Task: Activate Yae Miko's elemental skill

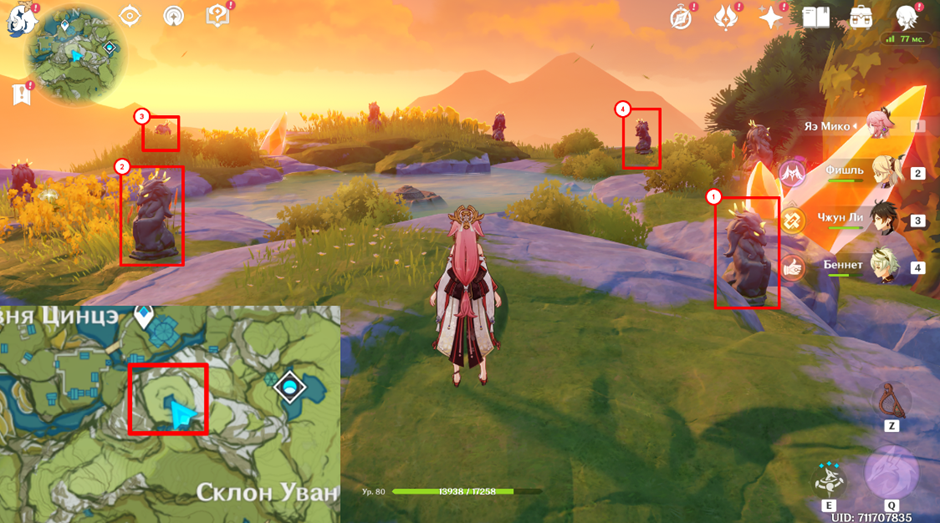Action: pyautogui.click(x=829, y=480)
